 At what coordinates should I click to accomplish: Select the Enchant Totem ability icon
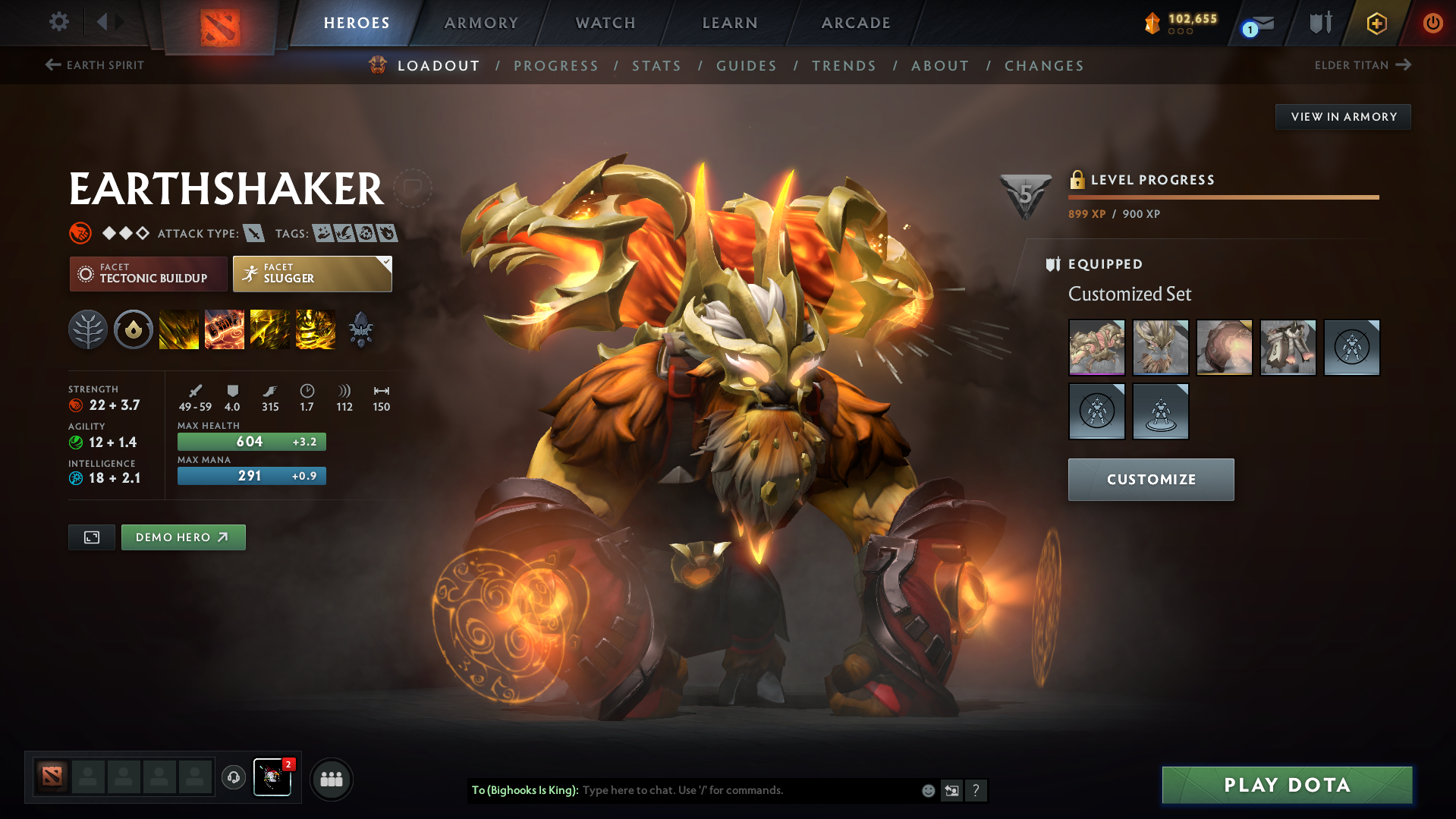coord(225,329)
